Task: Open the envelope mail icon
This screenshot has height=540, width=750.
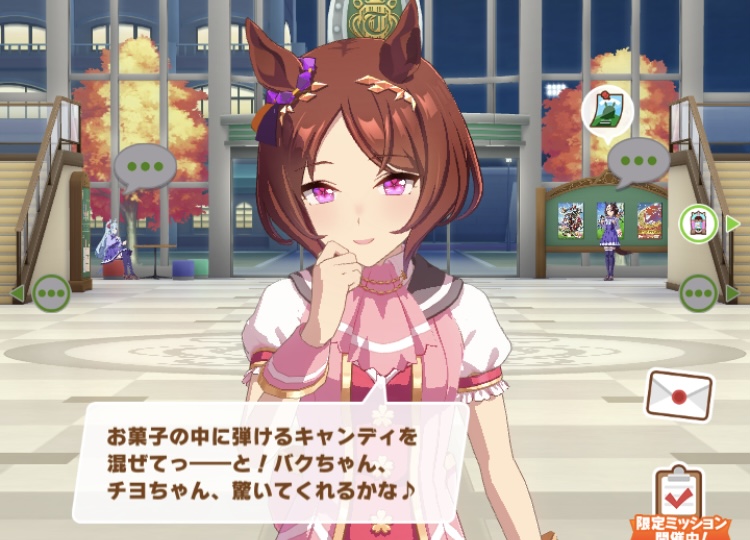Action: pos(679,394)
